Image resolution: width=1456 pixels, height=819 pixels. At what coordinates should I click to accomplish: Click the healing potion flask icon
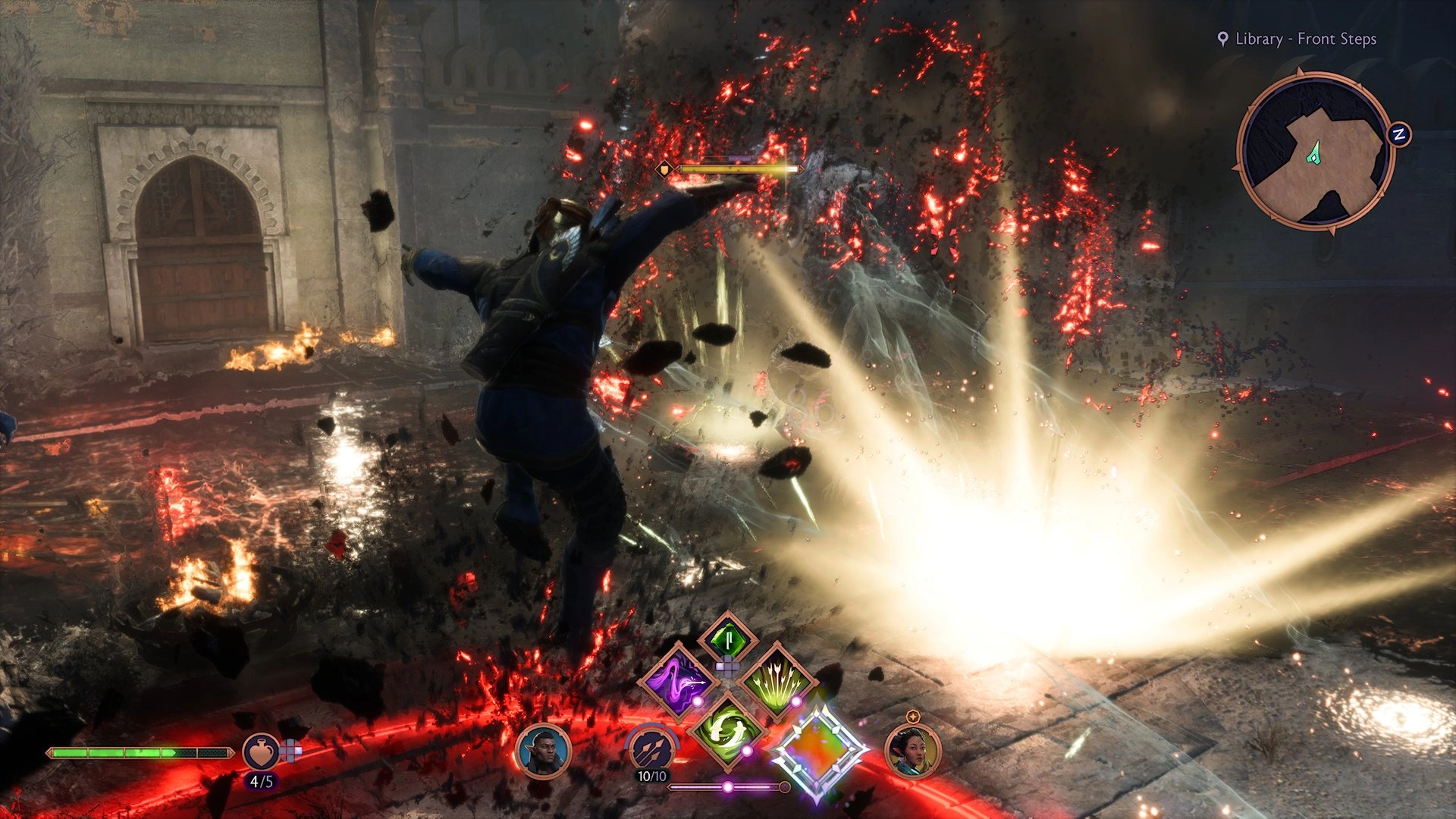coord(261,754)
